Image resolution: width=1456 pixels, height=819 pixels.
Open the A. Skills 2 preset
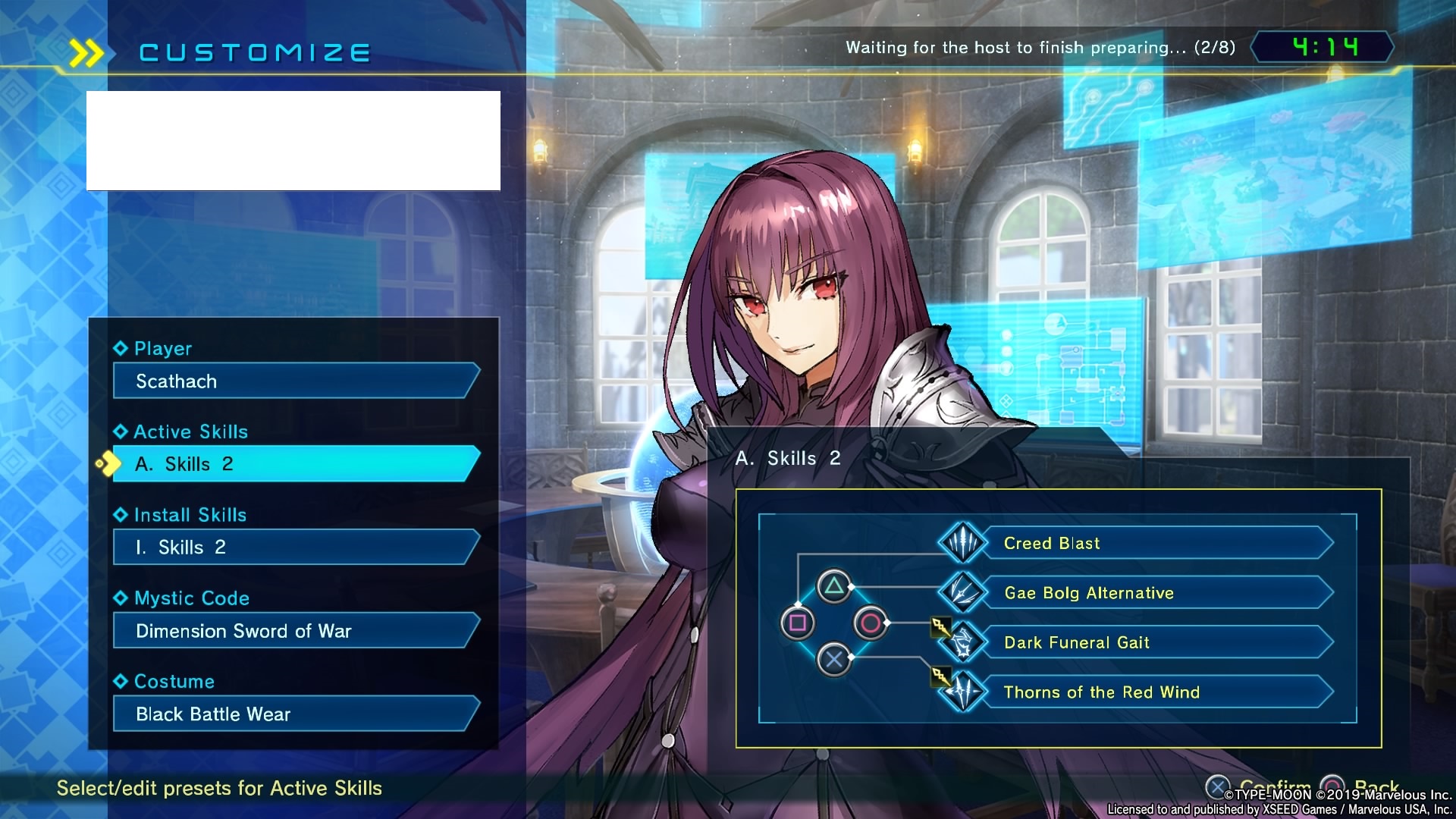296,464
